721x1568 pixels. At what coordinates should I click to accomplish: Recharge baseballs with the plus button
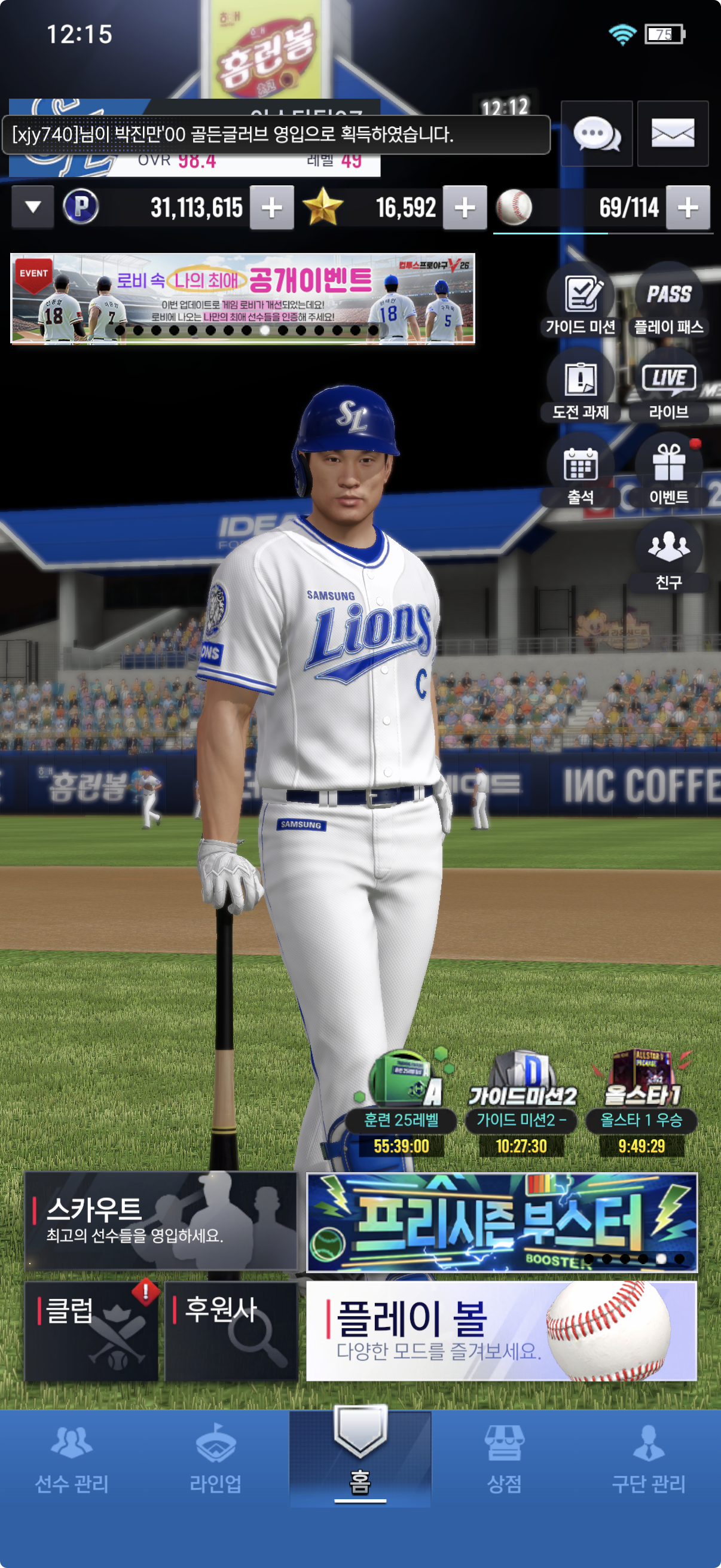point(688,208)
